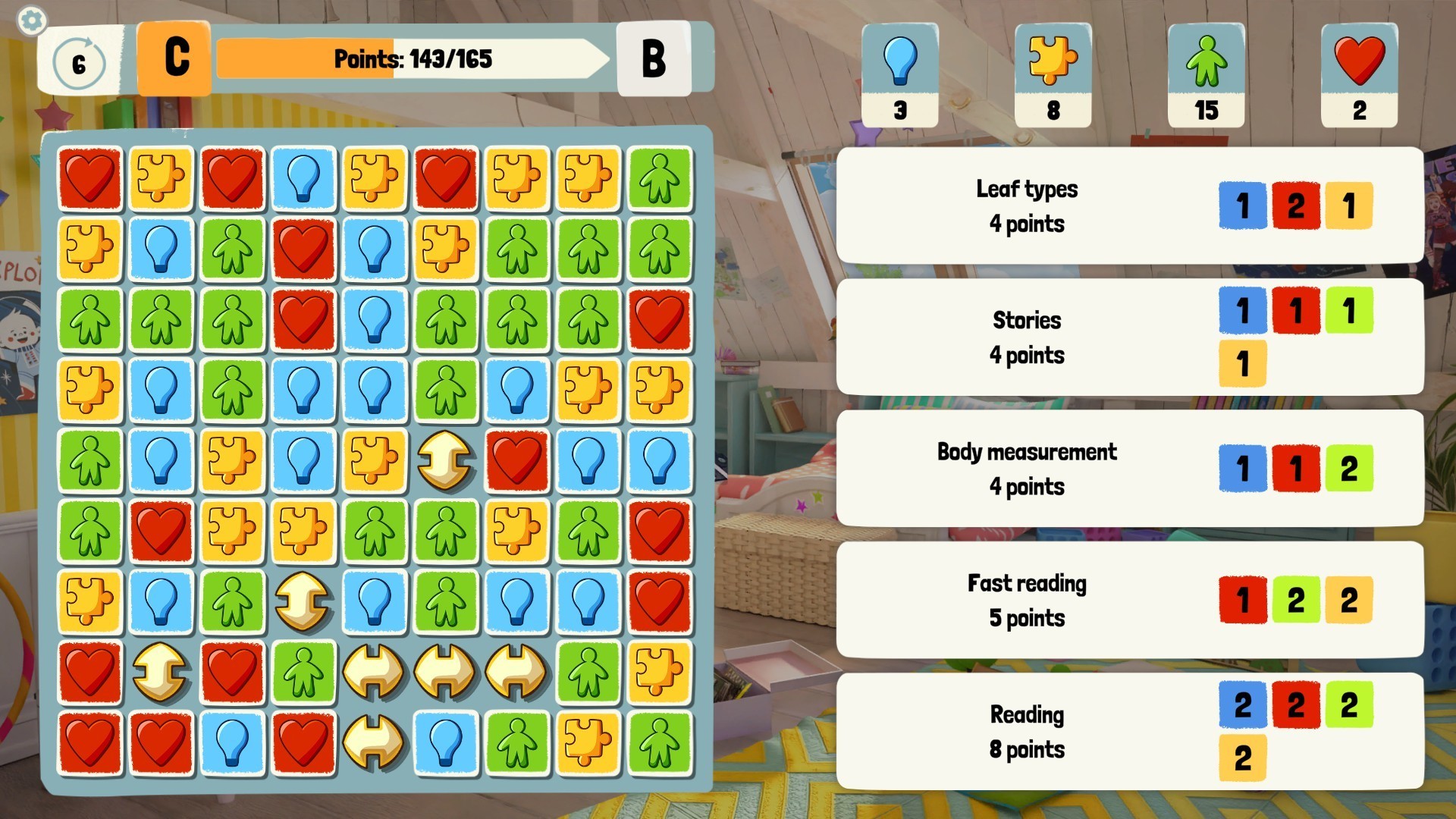The width and height of the screenshot is (1456, 819).
Task: Select the heart tile in the top-left board corner
Action: [89, 176]
